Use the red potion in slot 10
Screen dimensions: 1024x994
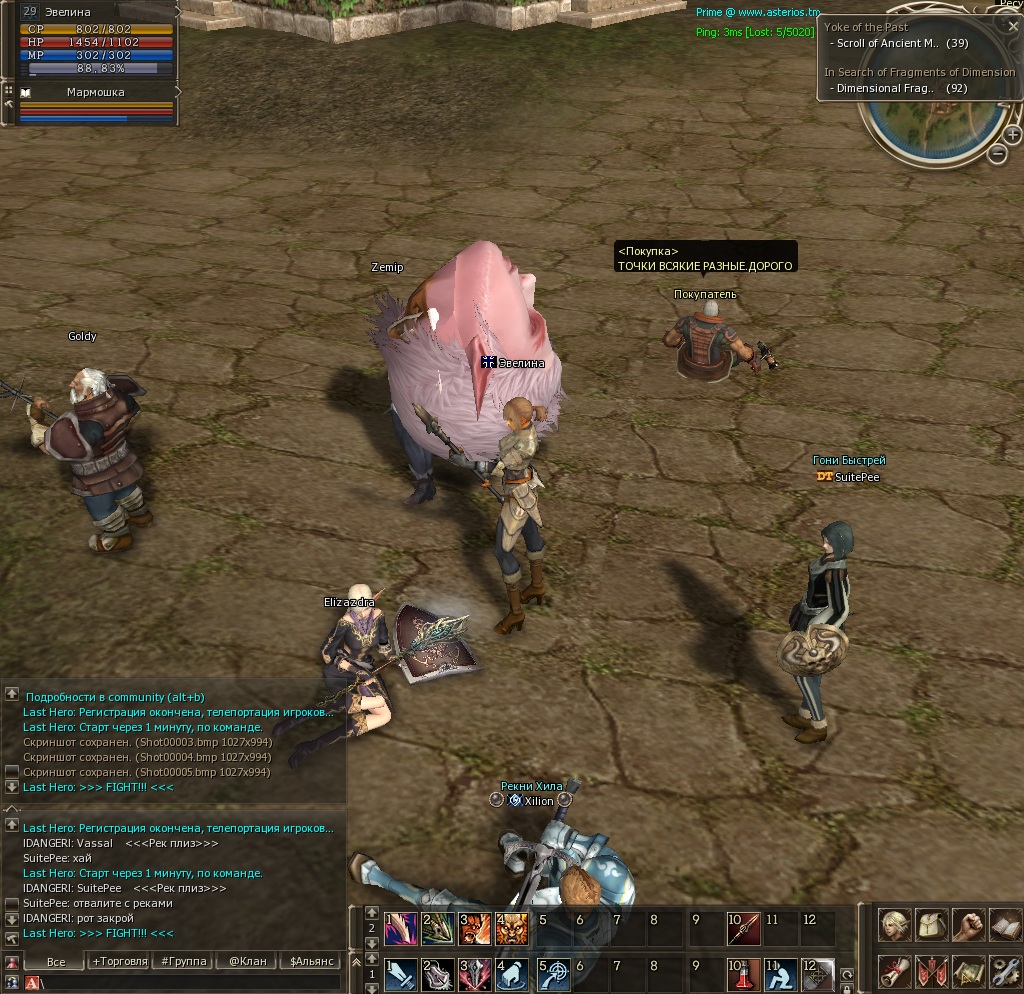[x=743, y=974]
